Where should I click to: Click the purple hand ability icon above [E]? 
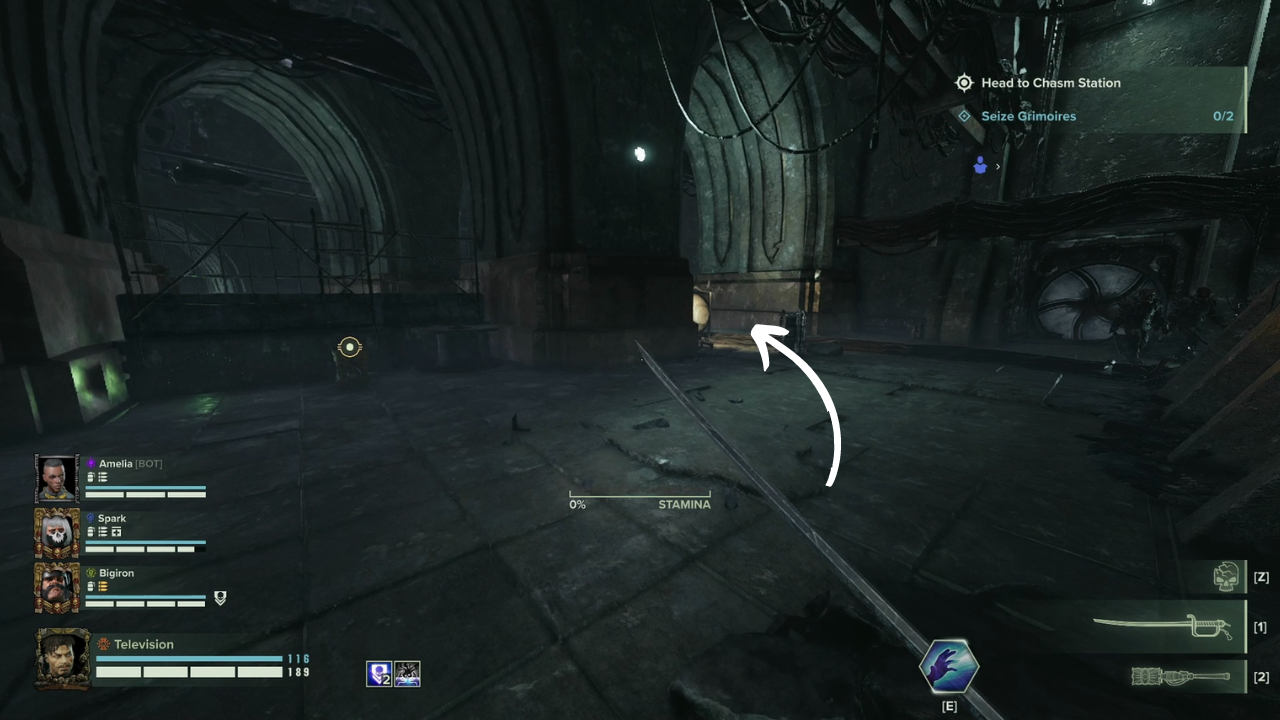click(x=948, y=666)
